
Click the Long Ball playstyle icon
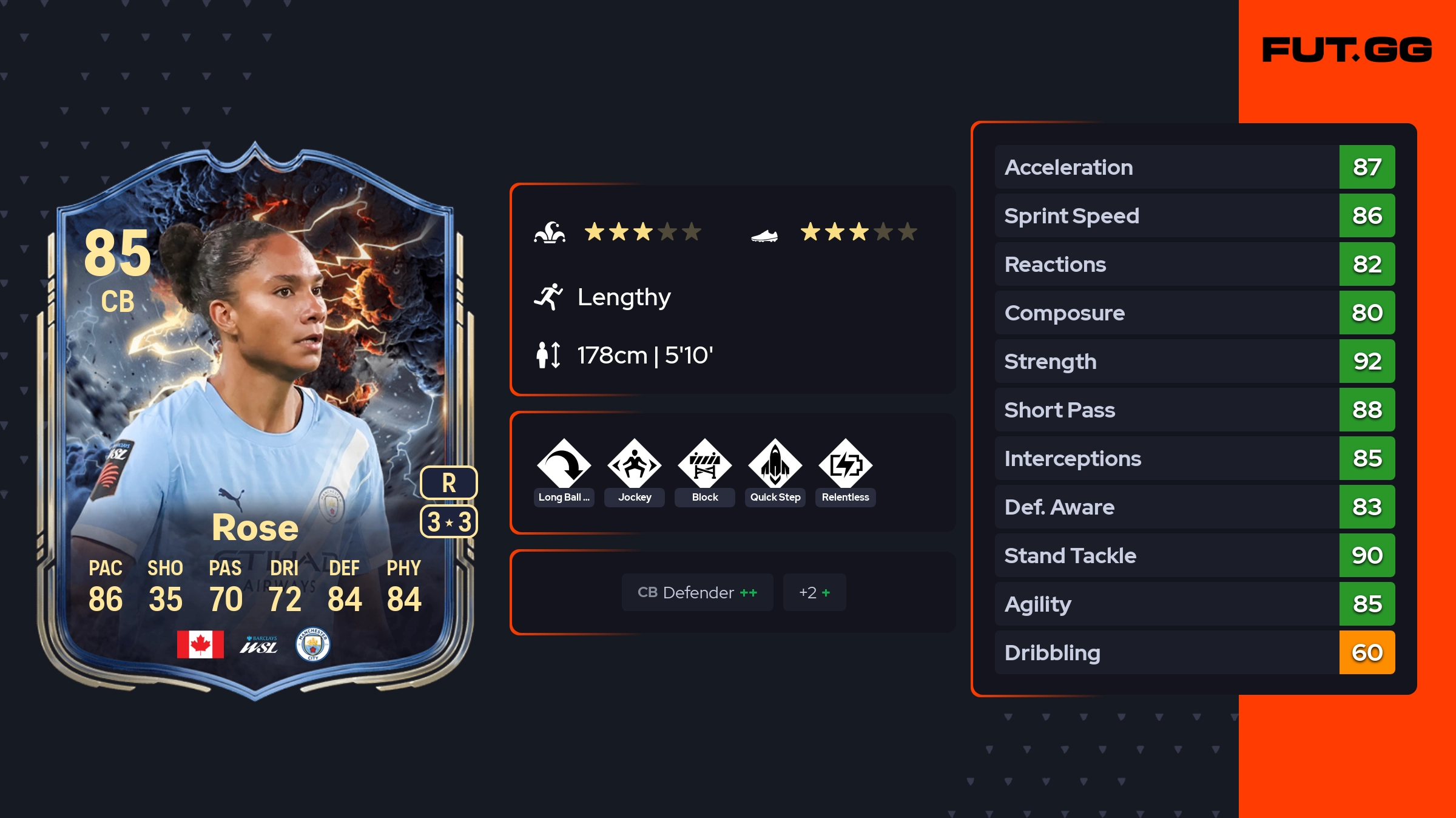click(x=564, y=464)
